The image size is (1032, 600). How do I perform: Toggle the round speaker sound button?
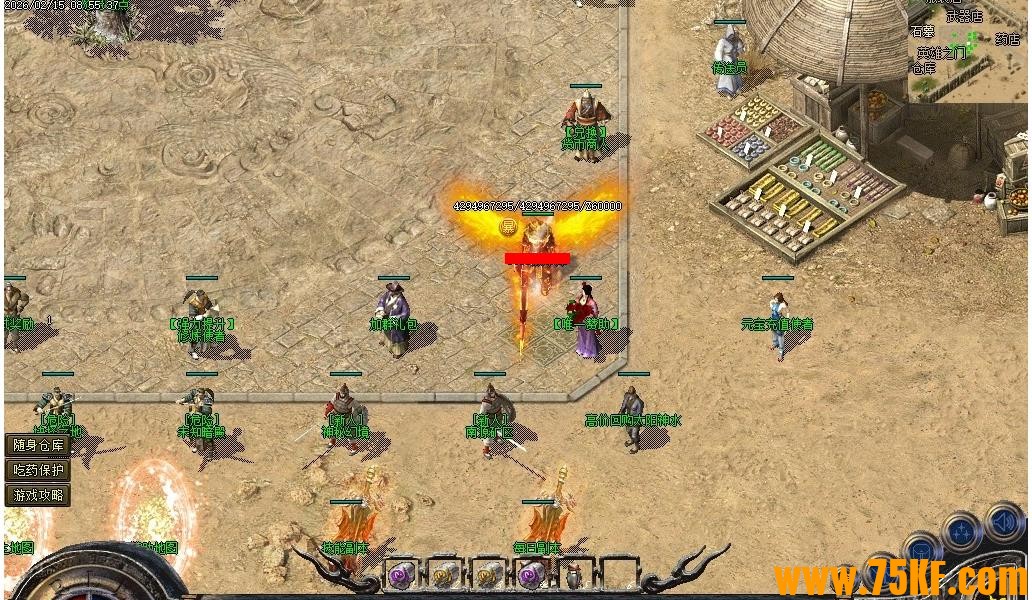(x=1003, y=523)
